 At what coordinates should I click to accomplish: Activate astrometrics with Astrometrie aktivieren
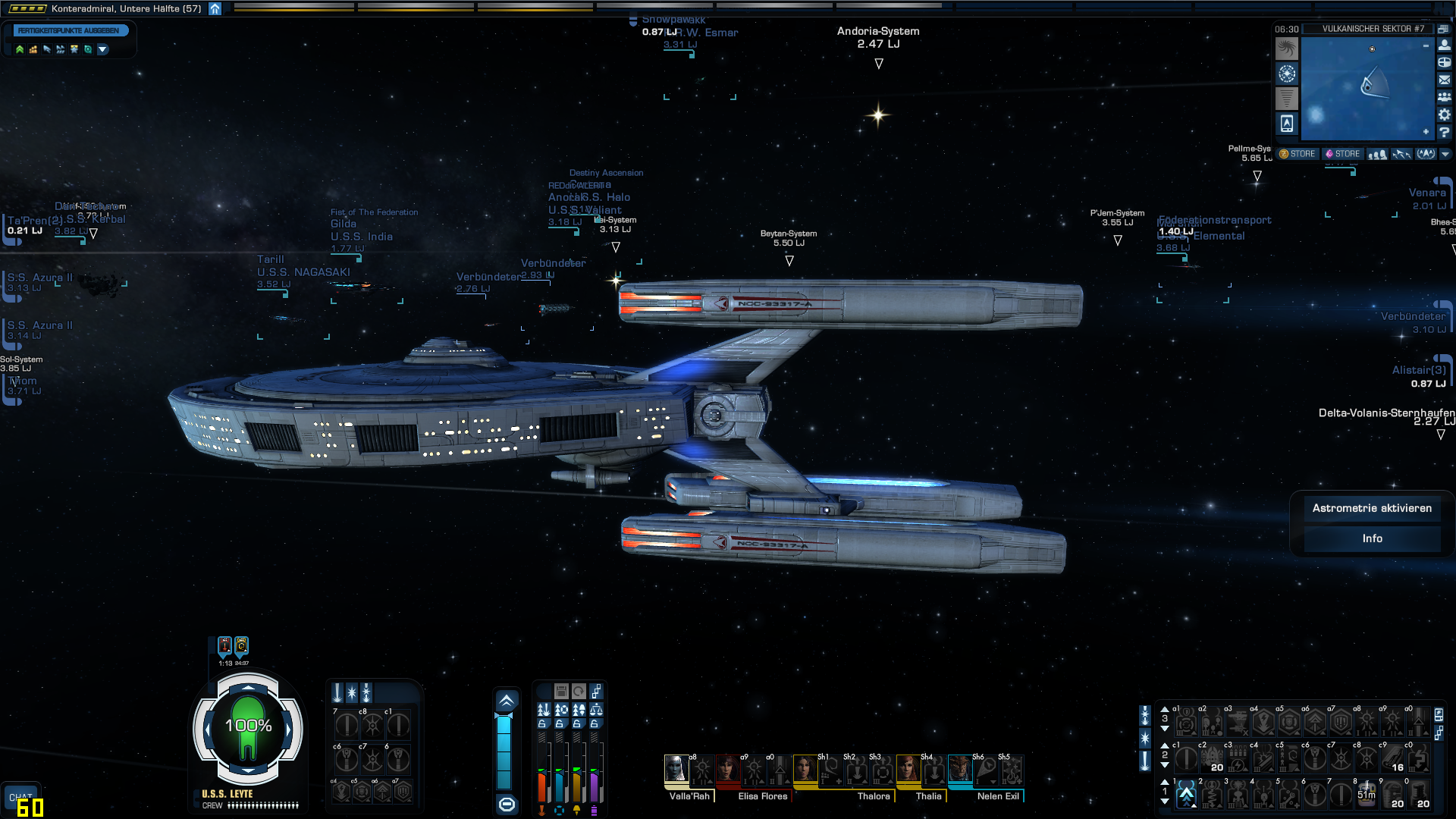1372,508
